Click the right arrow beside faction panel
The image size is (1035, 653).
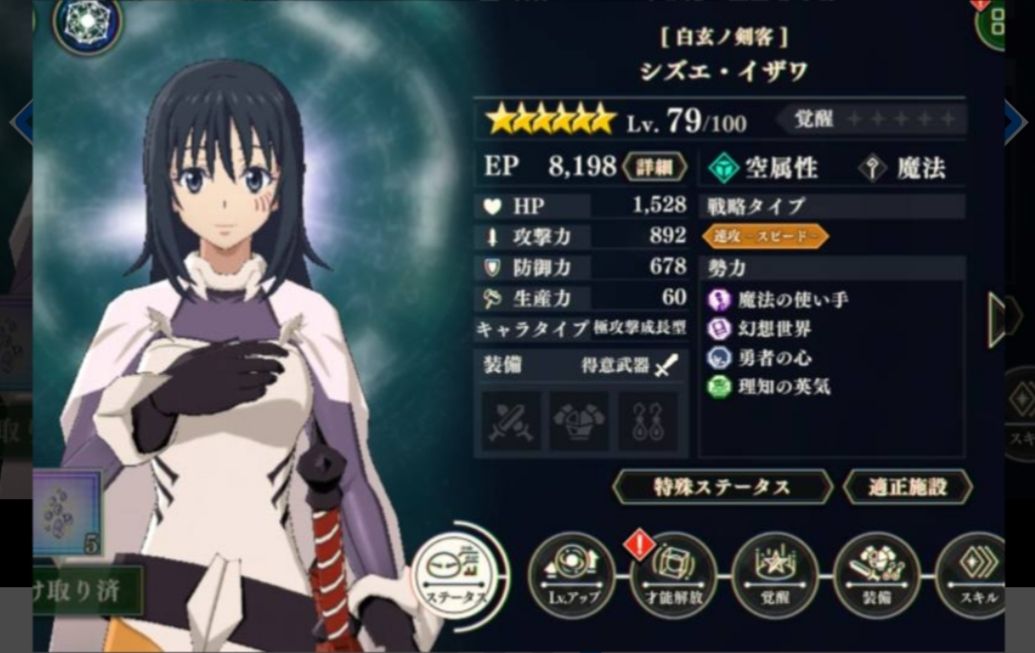(x=1001, y=317)
